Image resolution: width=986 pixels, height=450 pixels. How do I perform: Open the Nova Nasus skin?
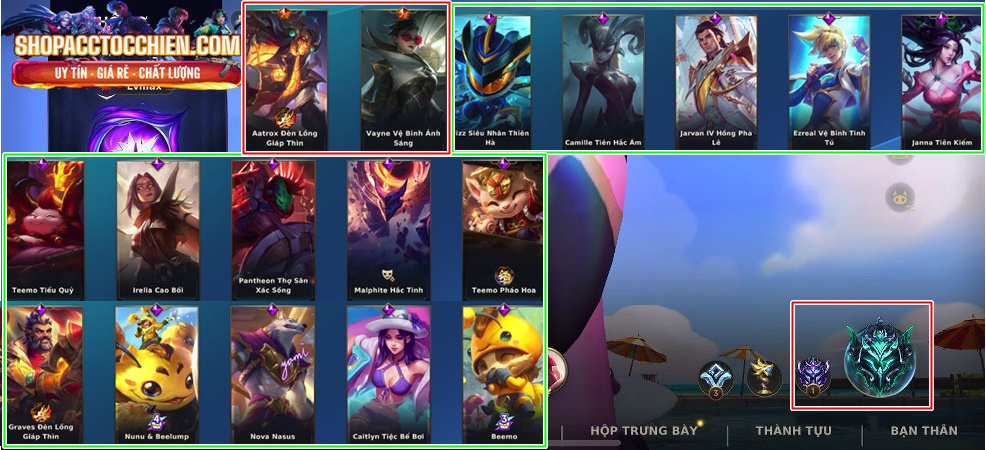tap(273, 375)
